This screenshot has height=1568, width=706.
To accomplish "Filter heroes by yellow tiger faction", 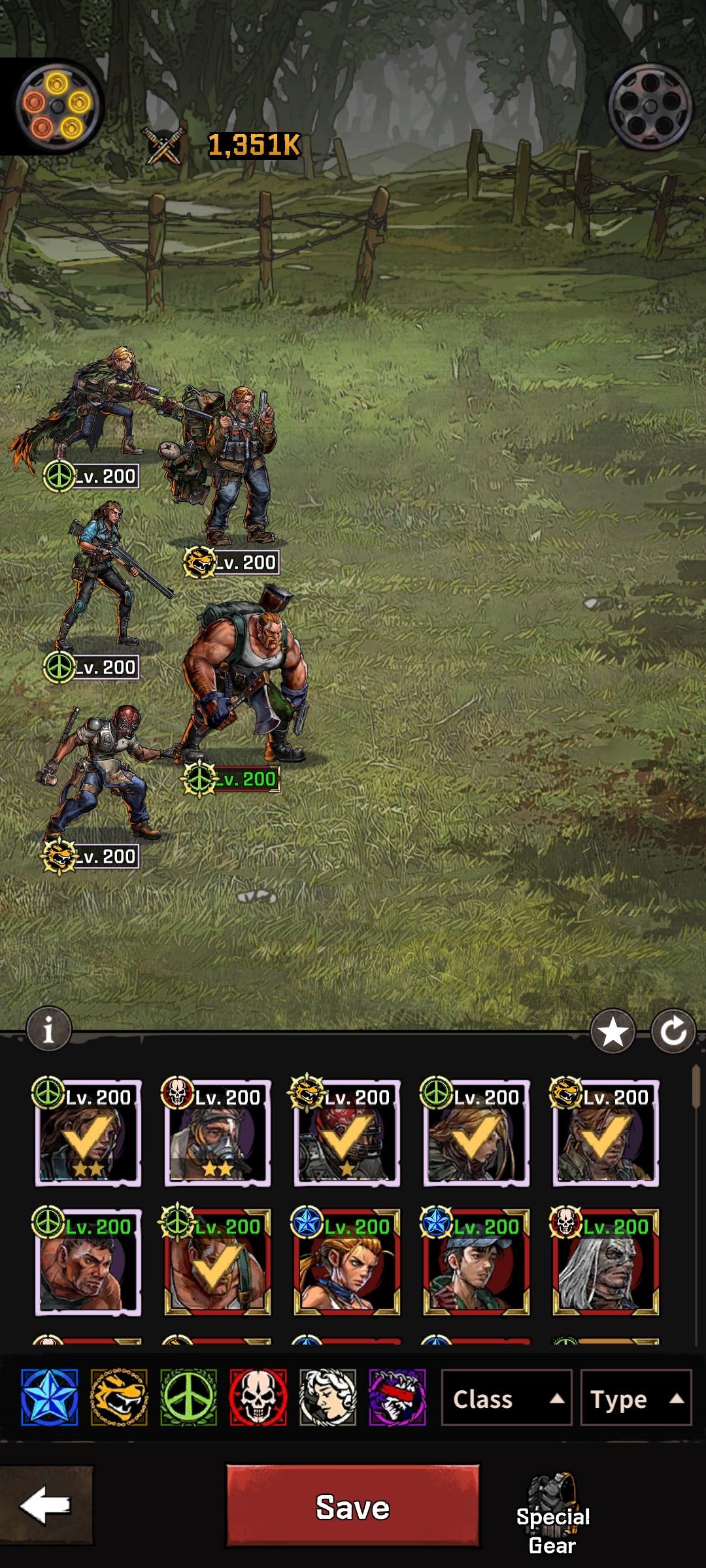I will point(119,1397).
